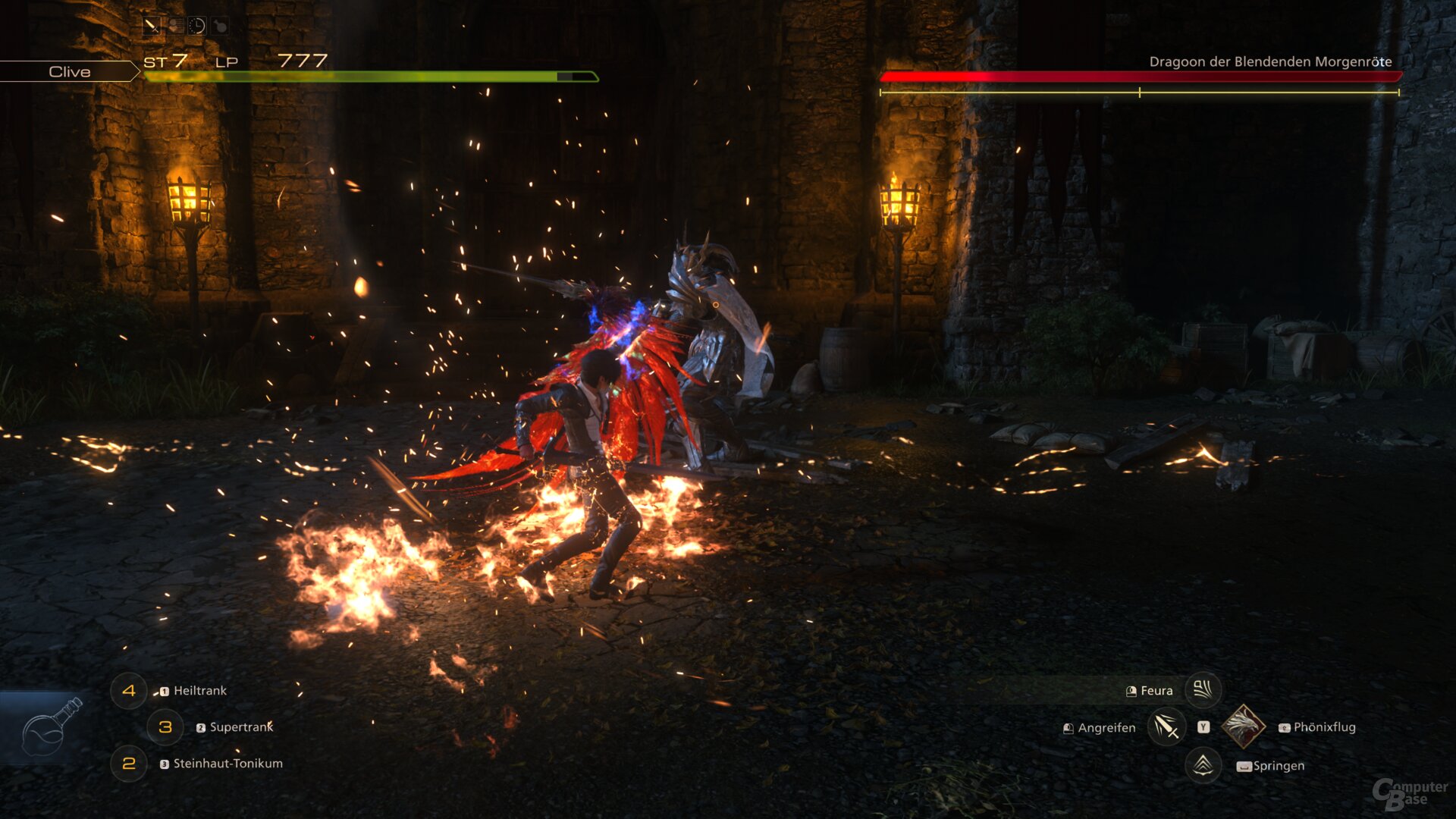This screenshot has height=819, width=1456.
Task: Select the Springen jump icon
Action: [1203, 764]
